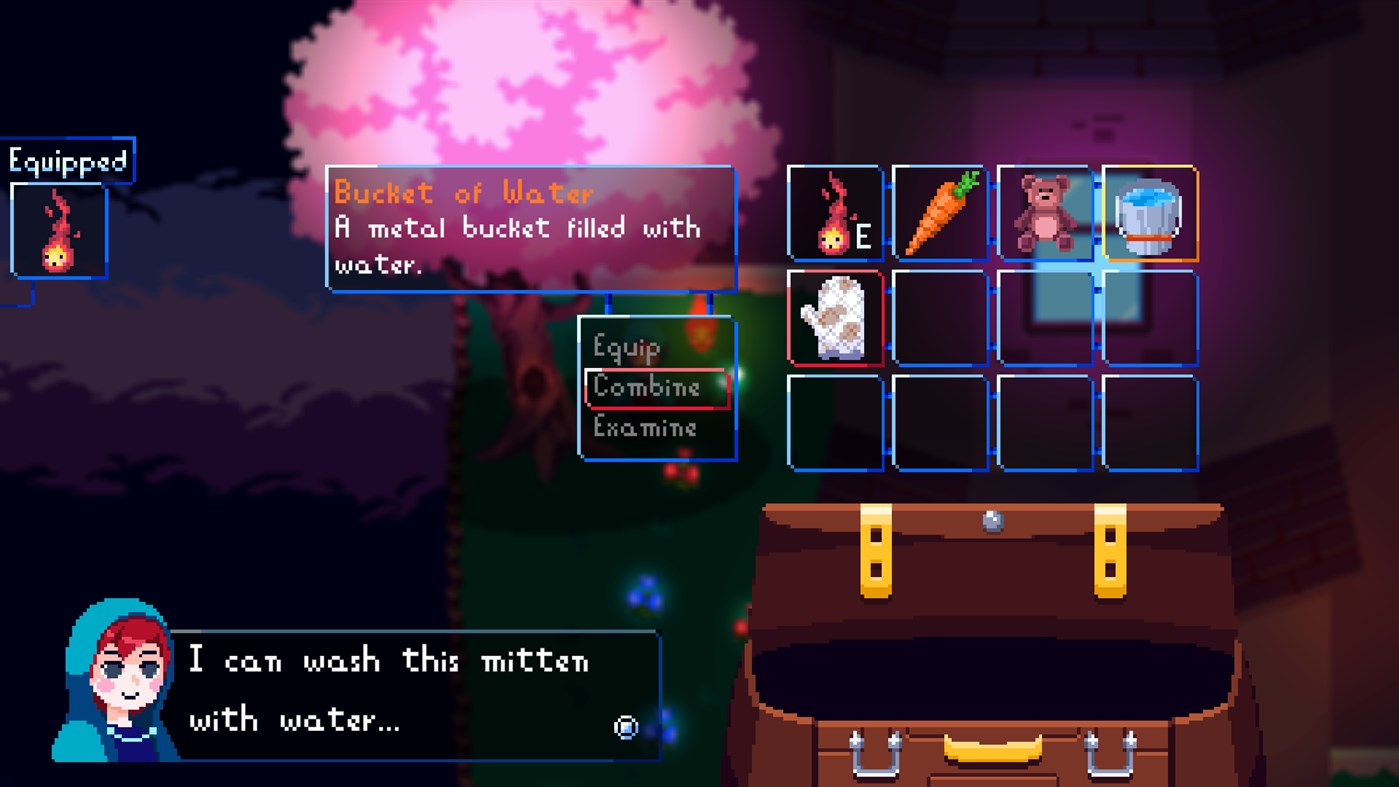Viewport: 1399px width, 787px height.
Task: Click the carrot in the inventory
Action: (939, 214)
